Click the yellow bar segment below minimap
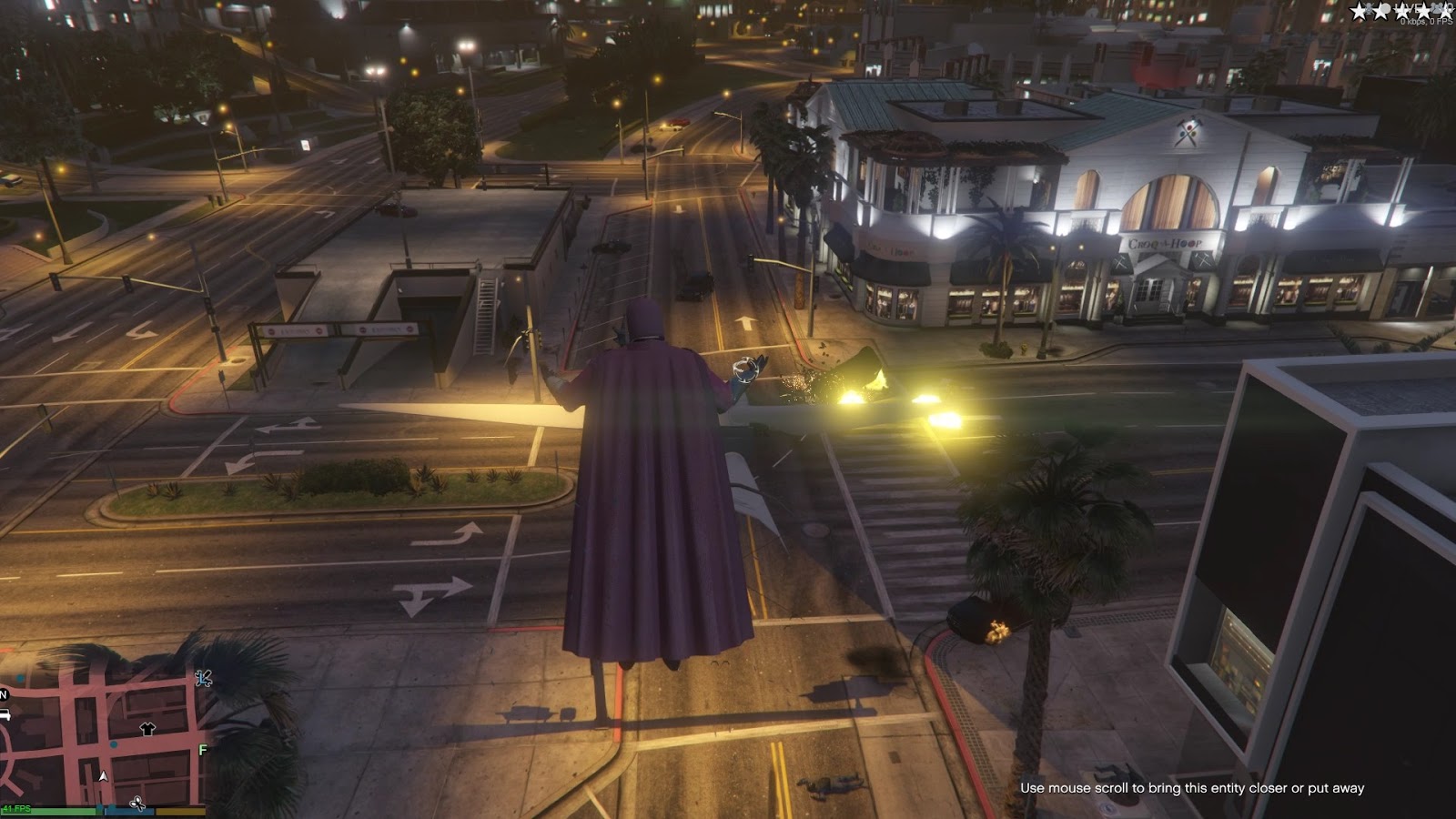Image resolution: width=1456 pixels, height=819 pixels. (178, 812)
